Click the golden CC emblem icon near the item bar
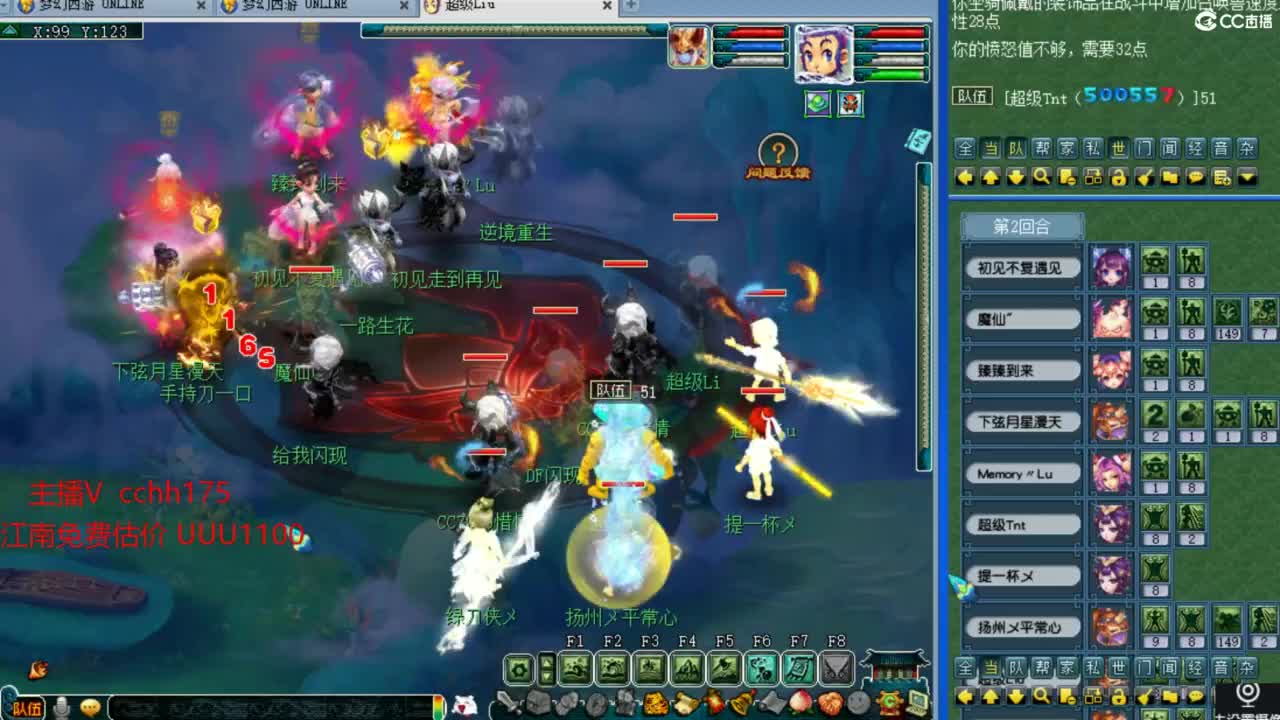Viewport: 1280px width, 720px height. point(888,702)
